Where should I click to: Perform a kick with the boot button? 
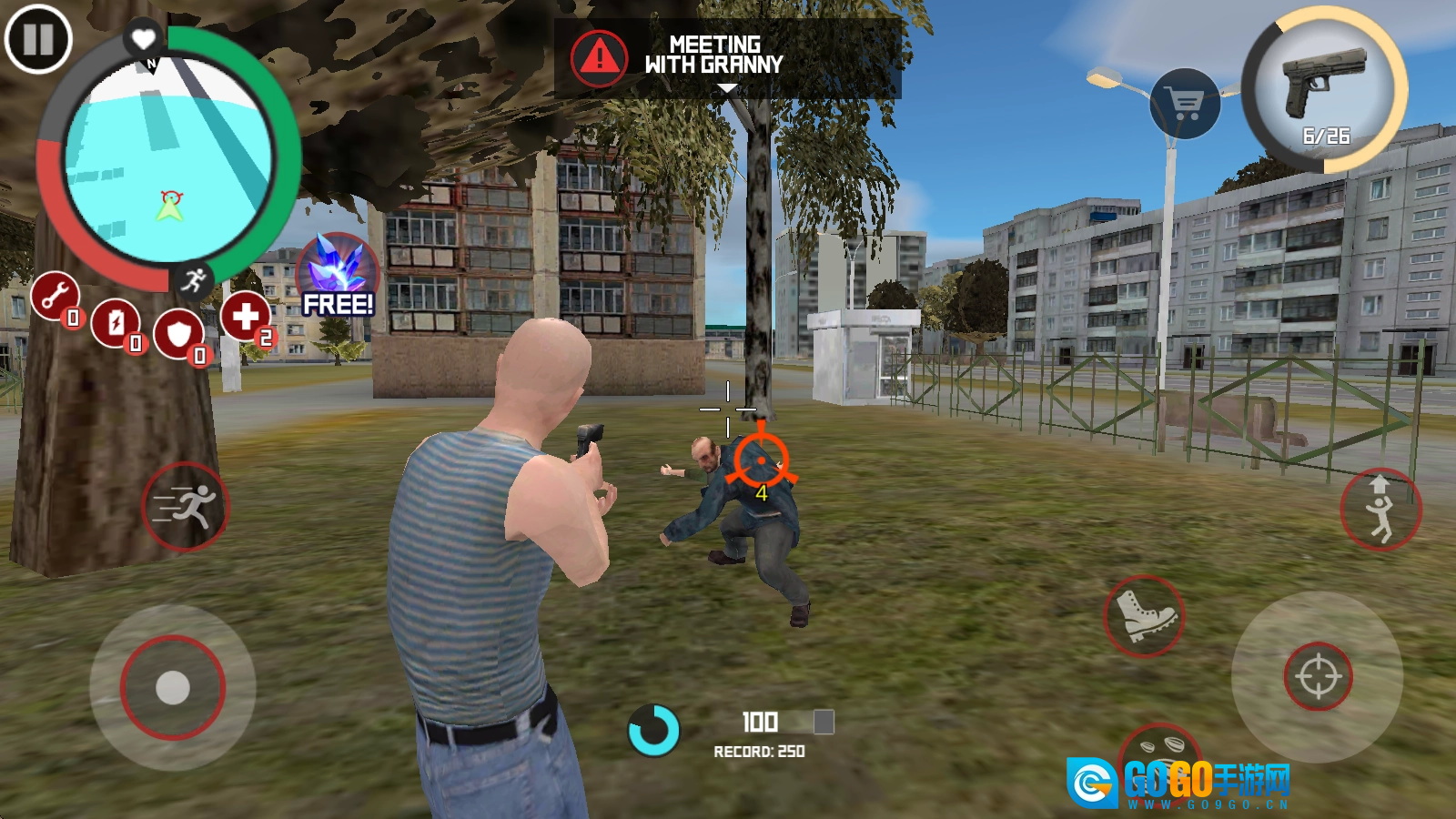click(1144, 616)
